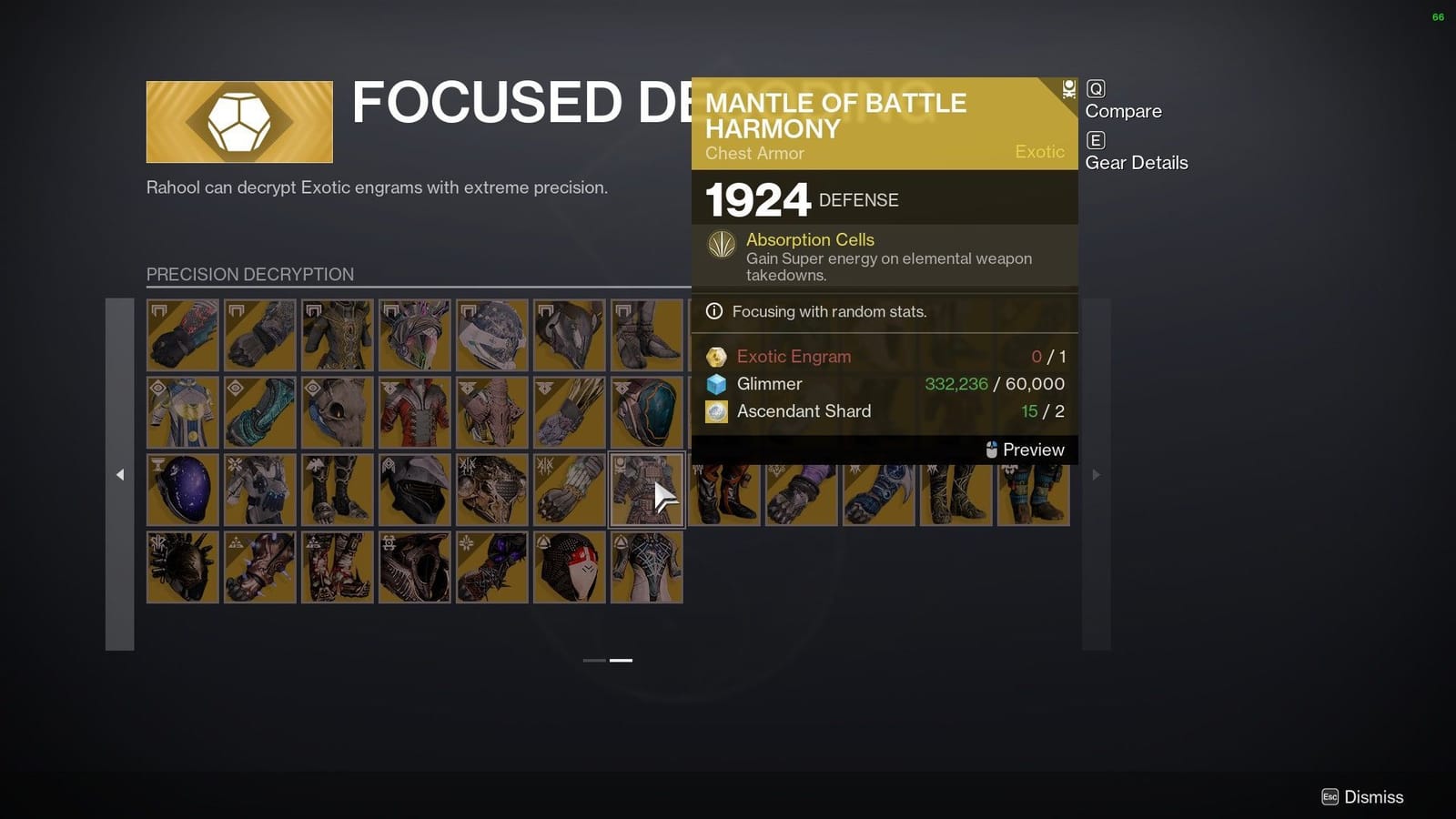The height and width of the screenshot is (819, 1456).
Task: Click the Exotic Engram coin icon
Action: [x=716, y=357]
